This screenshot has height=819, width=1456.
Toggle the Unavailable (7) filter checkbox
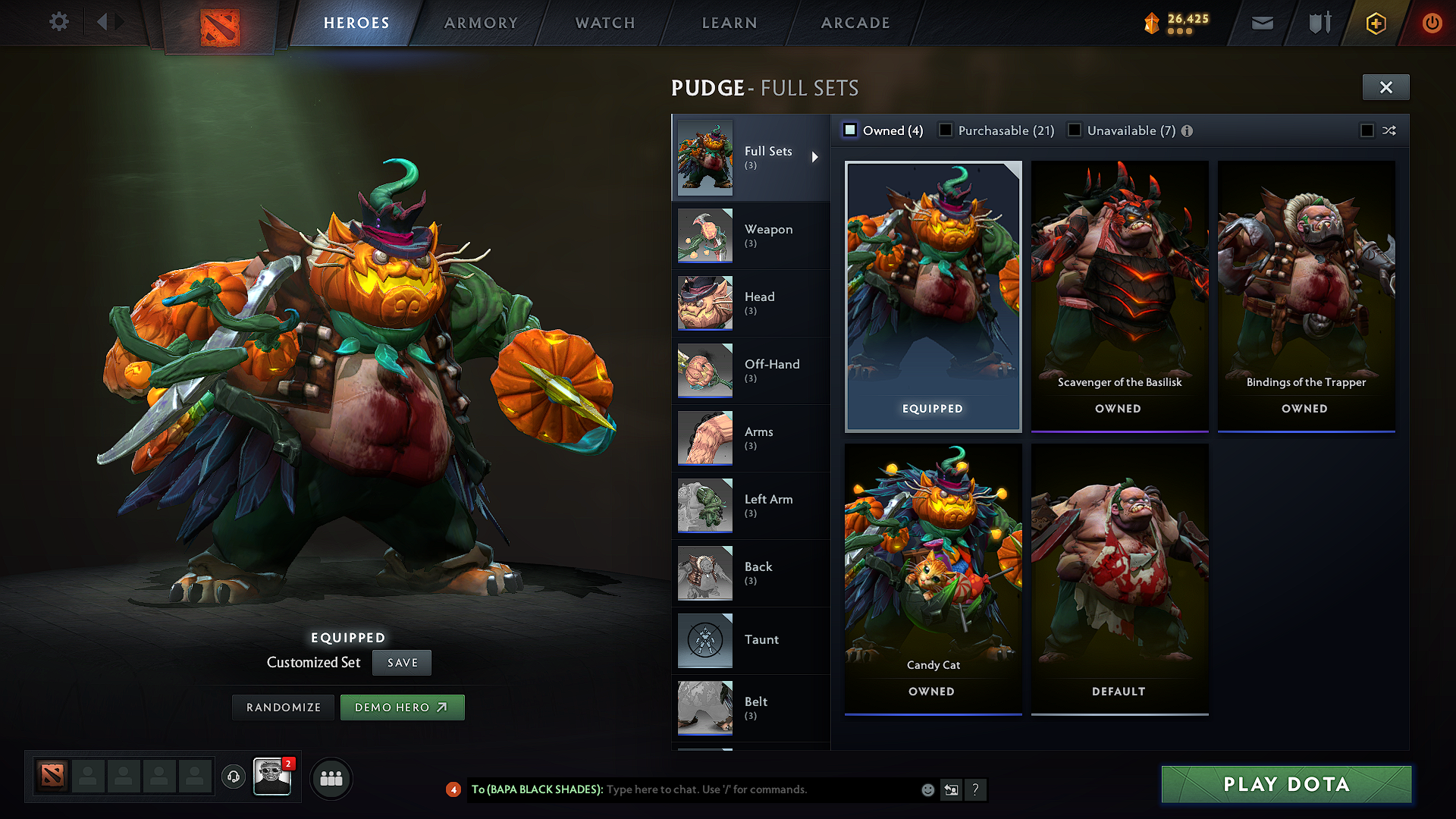pos(1075,130)
